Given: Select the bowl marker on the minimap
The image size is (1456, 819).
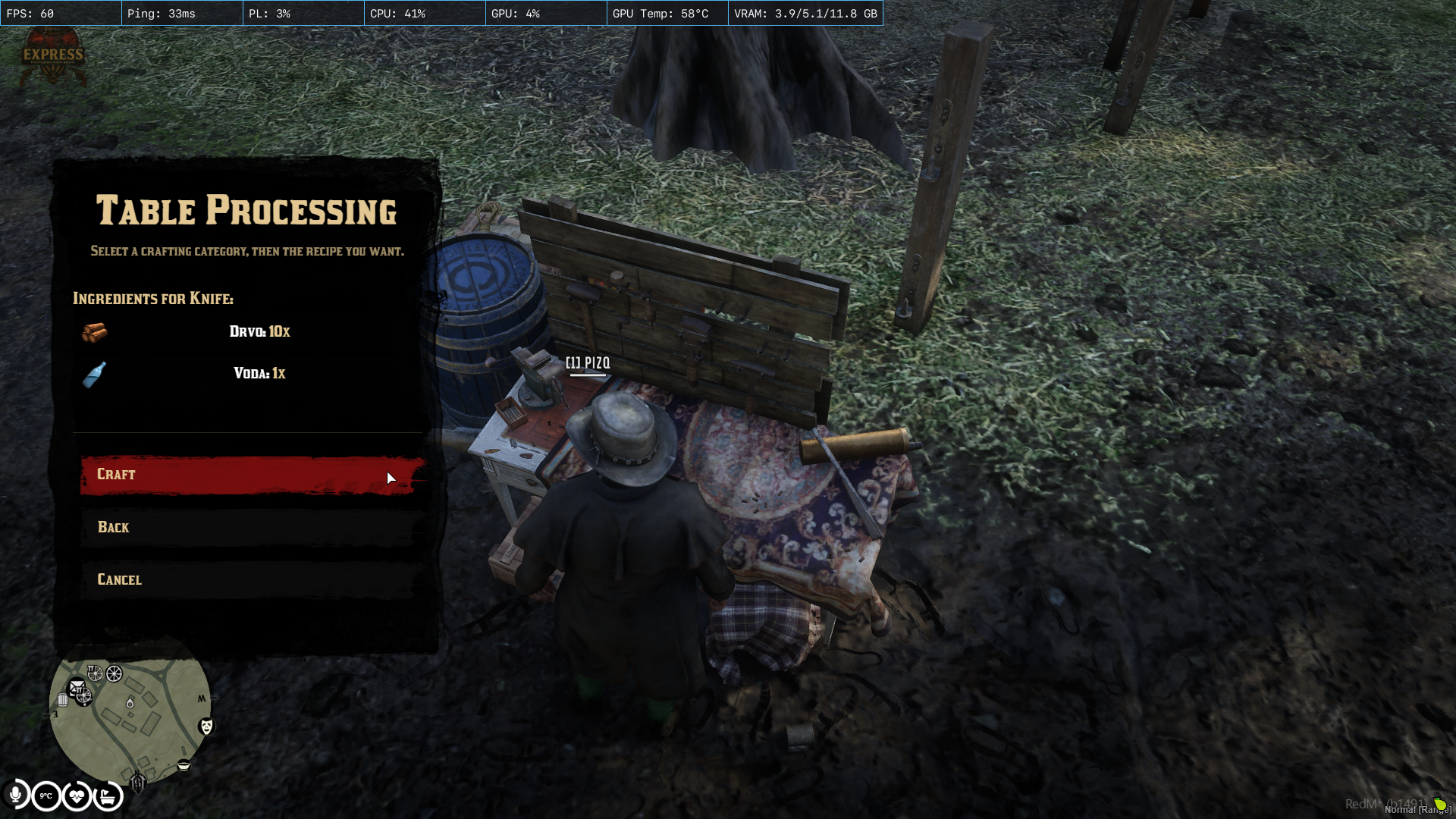Looking at the screenshot, I should point(184,766).
